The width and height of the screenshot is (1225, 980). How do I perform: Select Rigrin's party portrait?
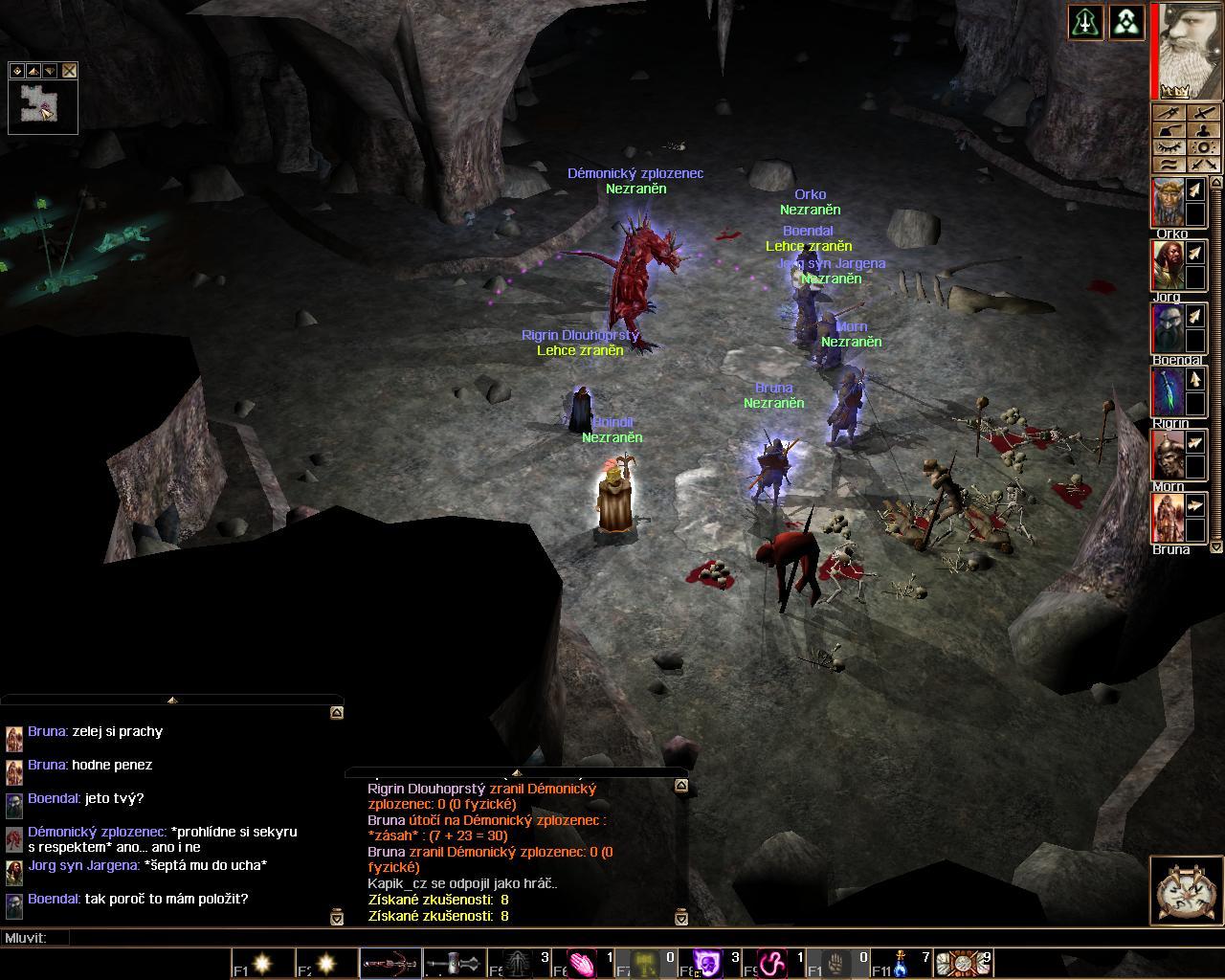1168,391
